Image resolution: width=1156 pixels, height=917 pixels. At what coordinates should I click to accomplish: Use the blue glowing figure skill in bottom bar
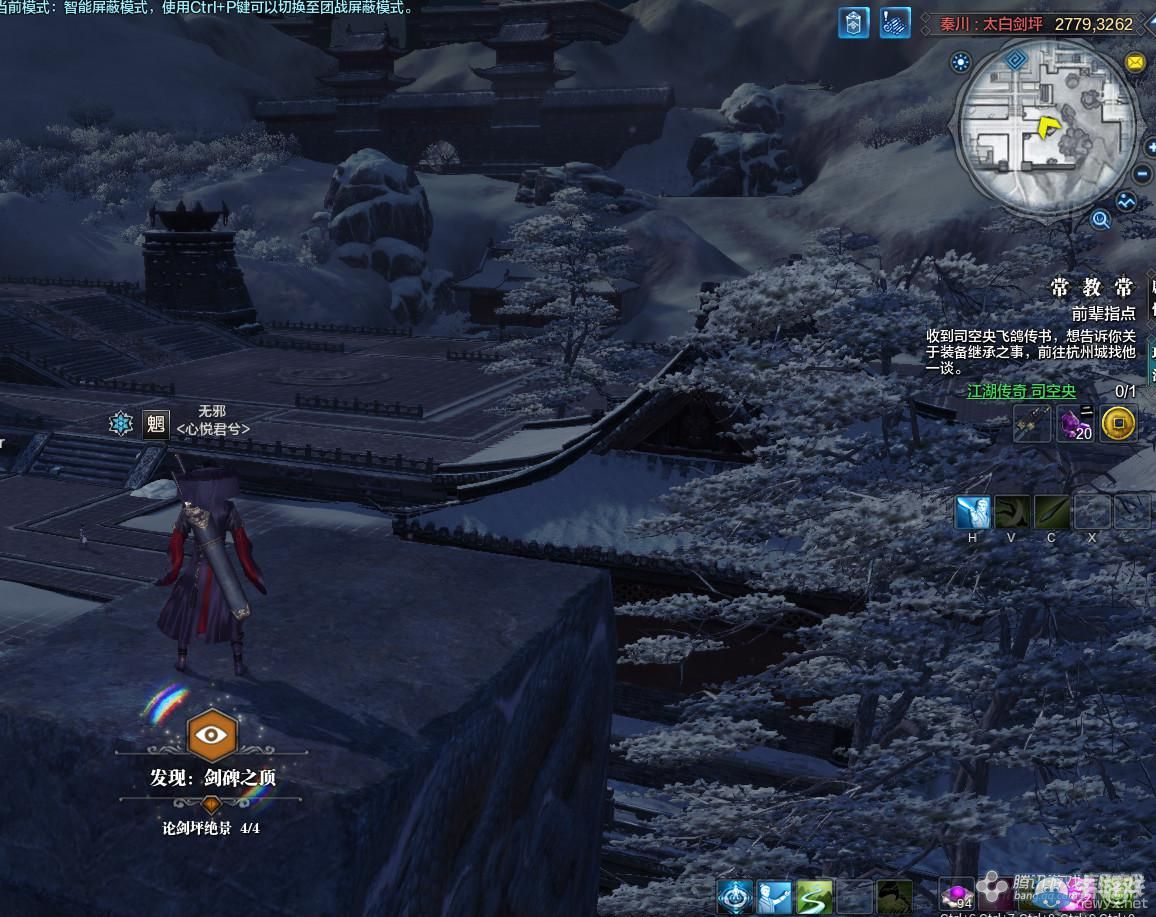click(x=735, y=897)
